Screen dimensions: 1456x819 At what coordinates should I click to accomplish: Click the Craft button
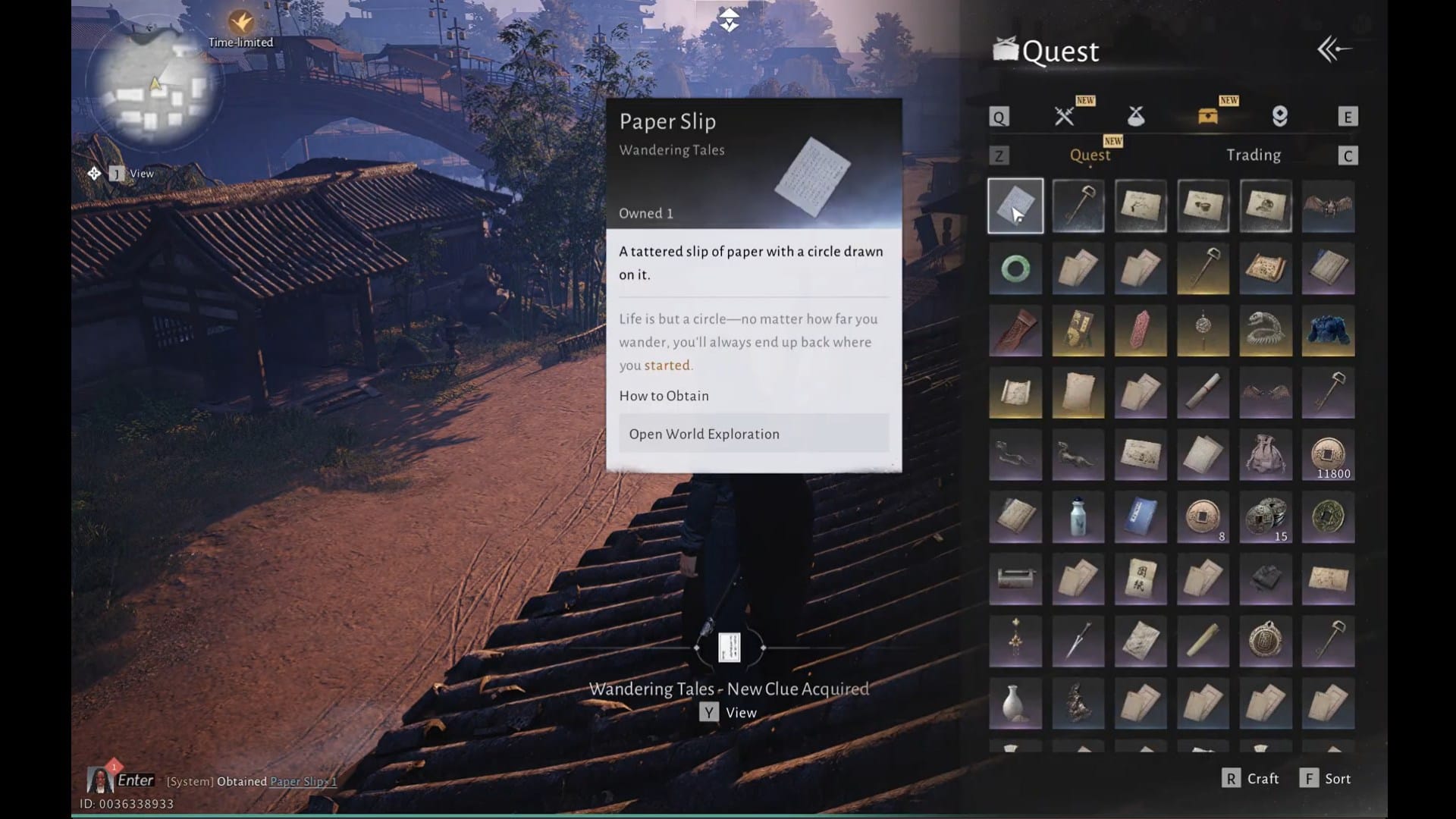[1251, 779]
